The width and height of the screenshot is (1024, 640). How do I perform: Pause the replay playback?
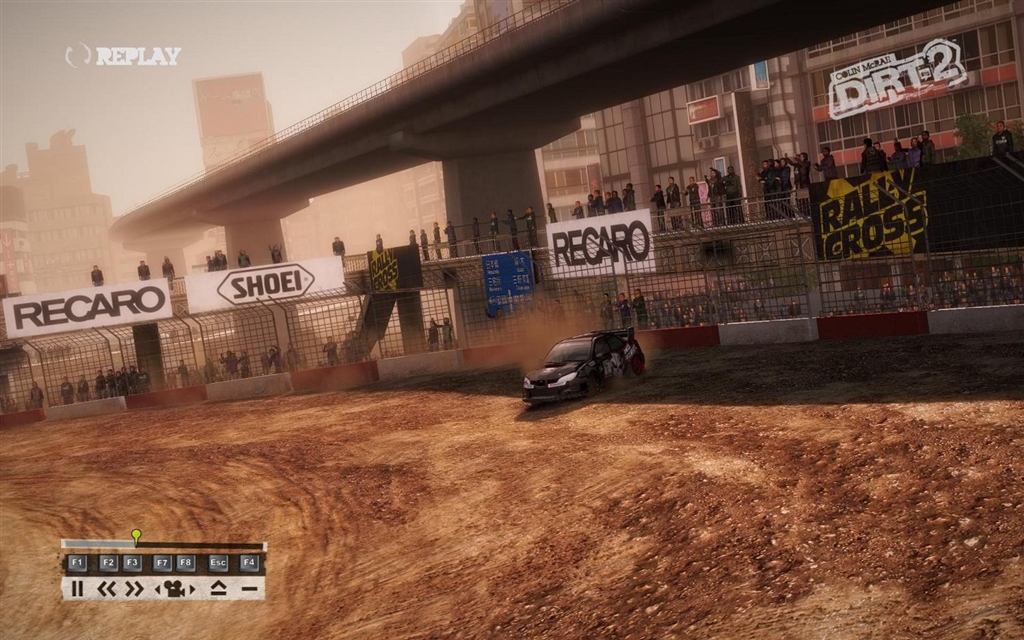pyautogui.click(x=77, y=588)
